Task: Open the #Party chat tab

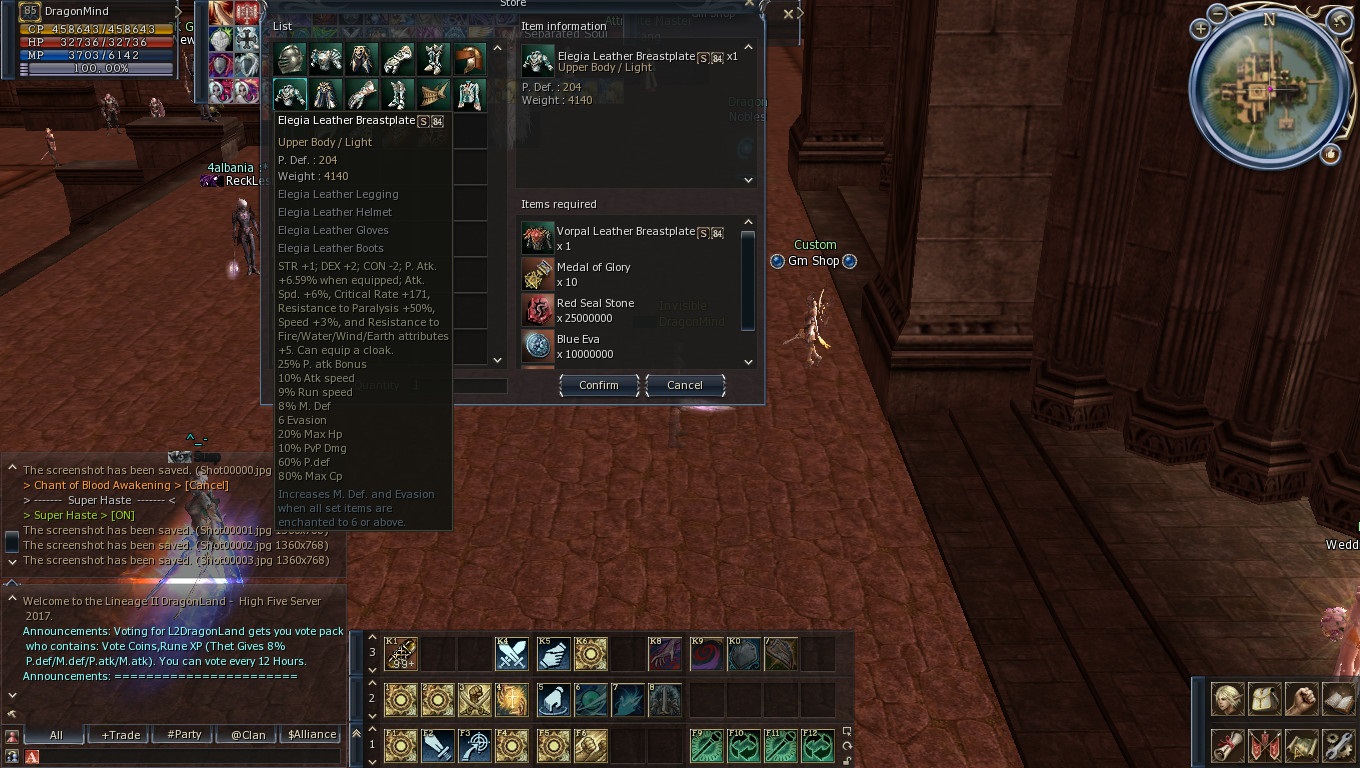Action: [184, 735]
